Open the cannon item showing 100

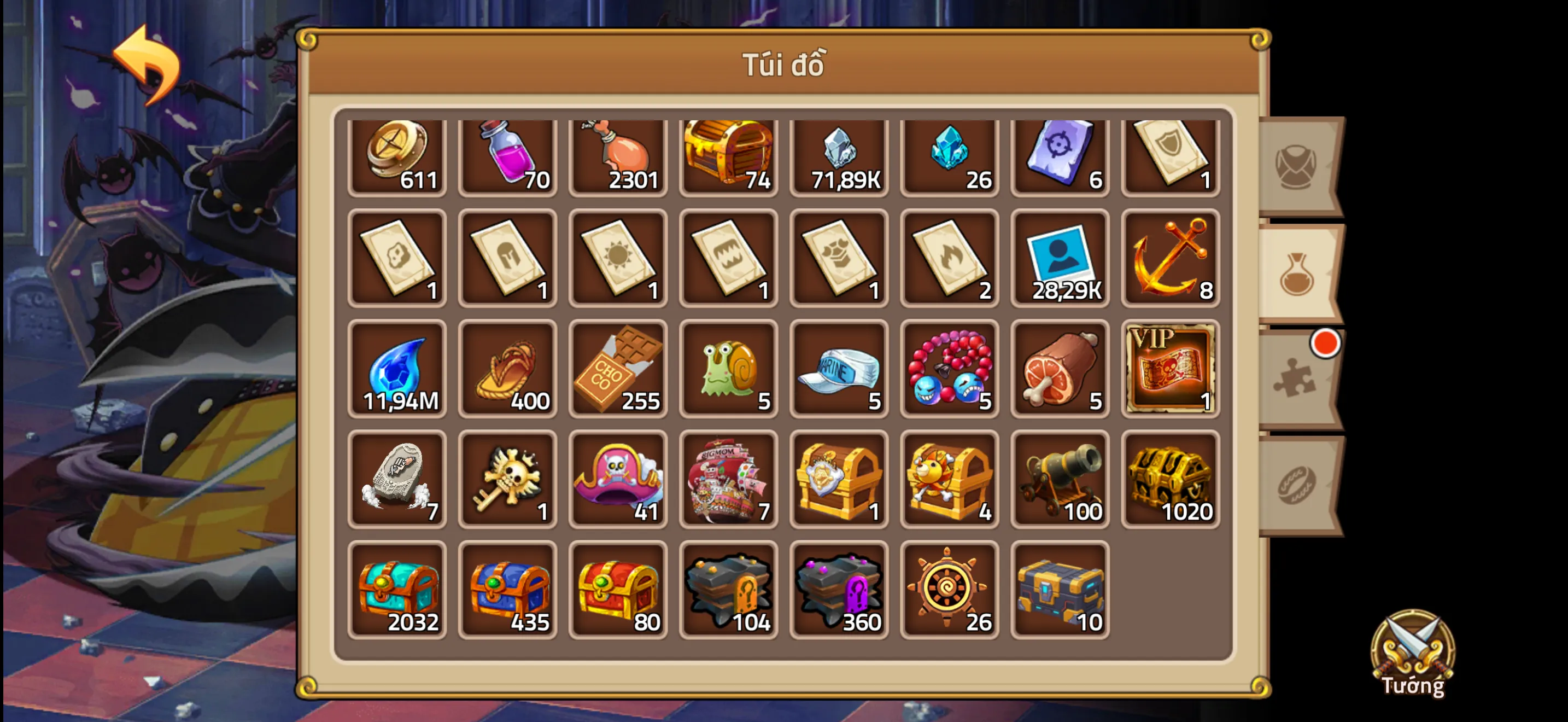pos(1060,480)
